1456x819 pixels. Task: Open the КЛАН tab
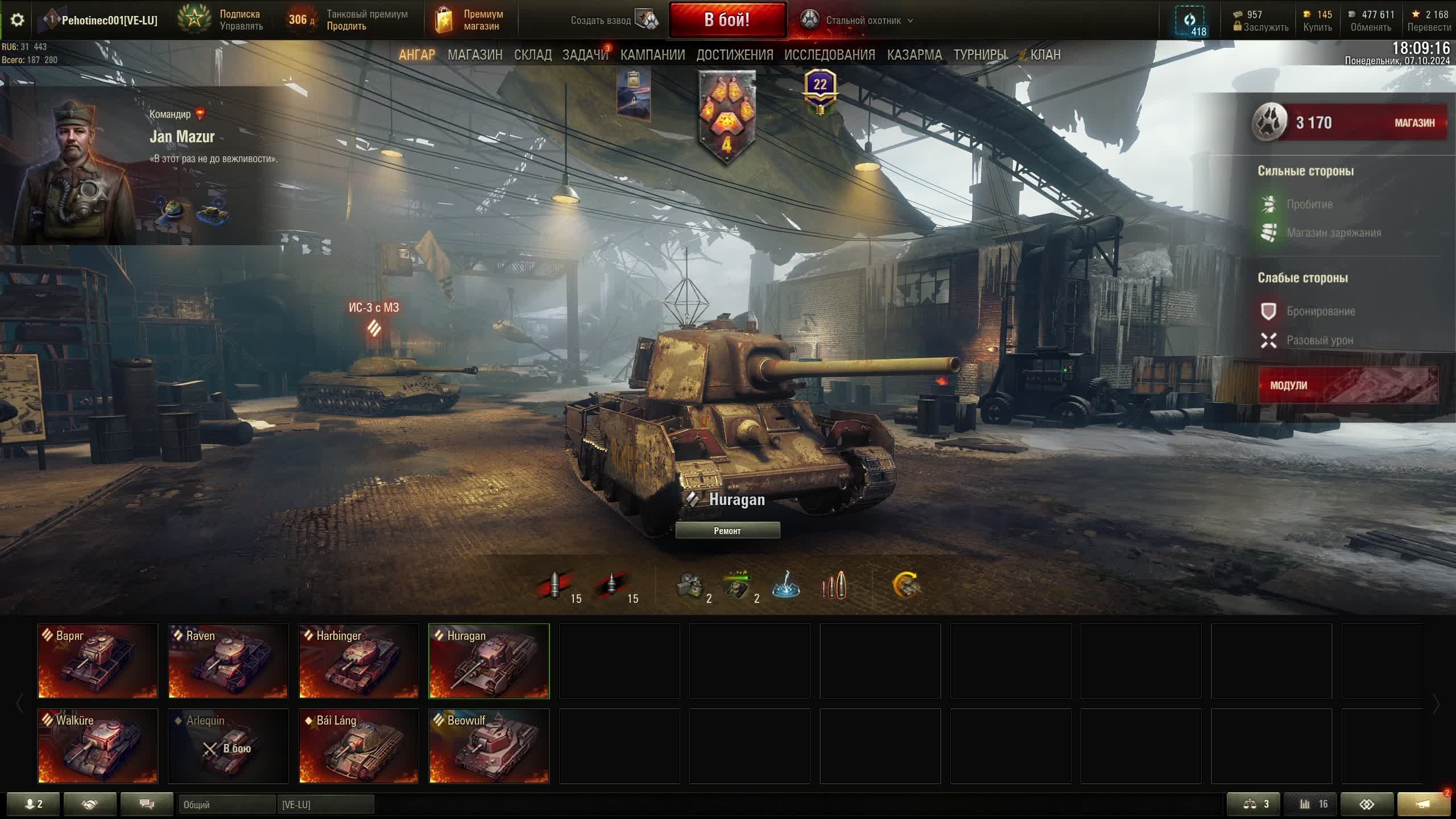(1045, 55)
